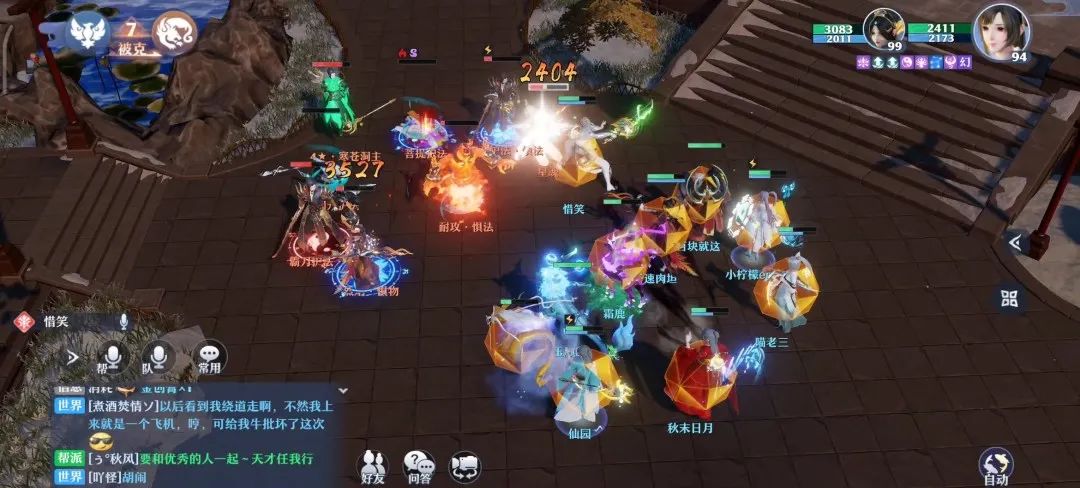Expand the side panel with the left arrow

pyautogui.click(x=1014, y=242)
